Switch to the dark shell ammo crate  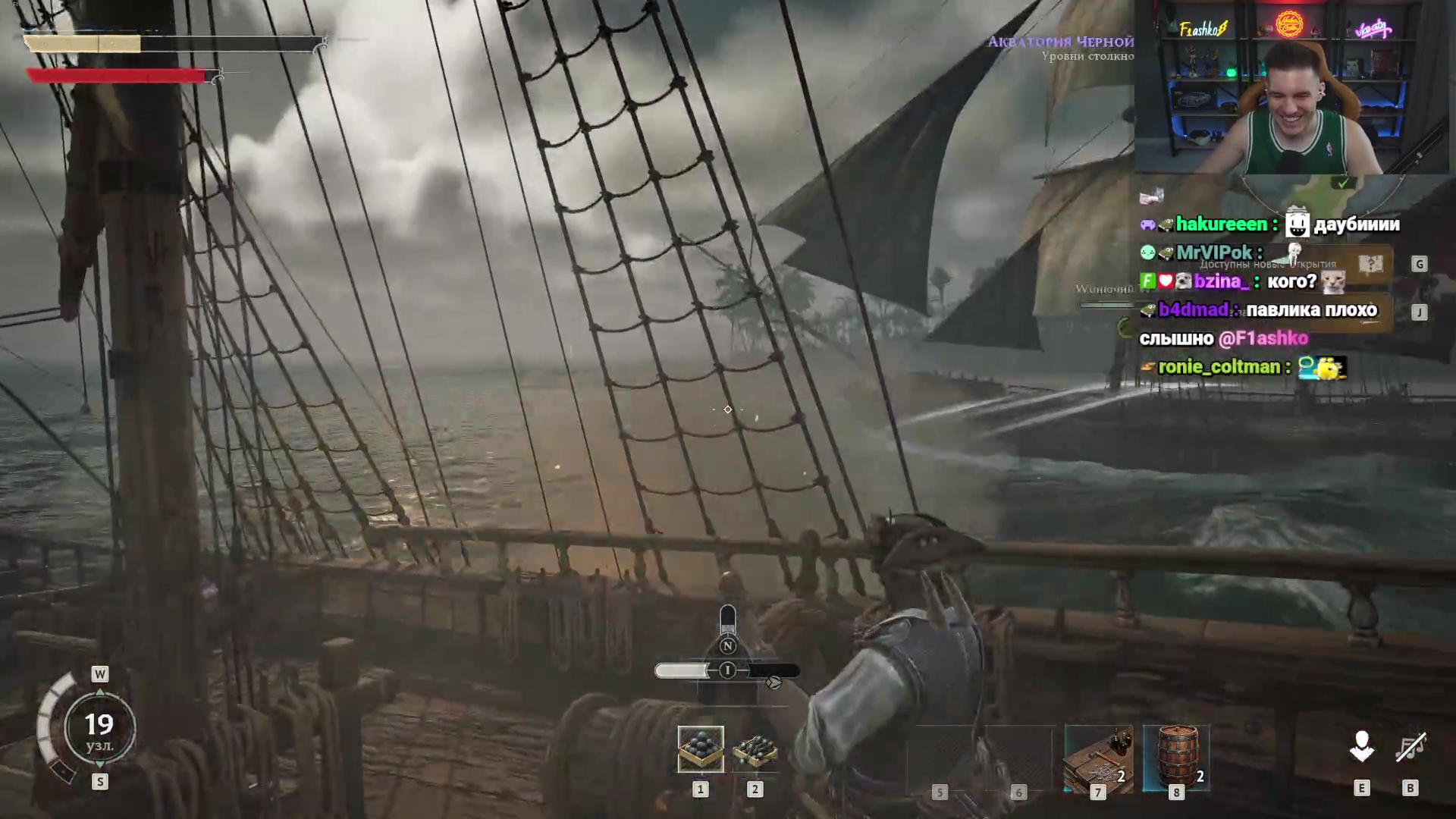point(755,751)
